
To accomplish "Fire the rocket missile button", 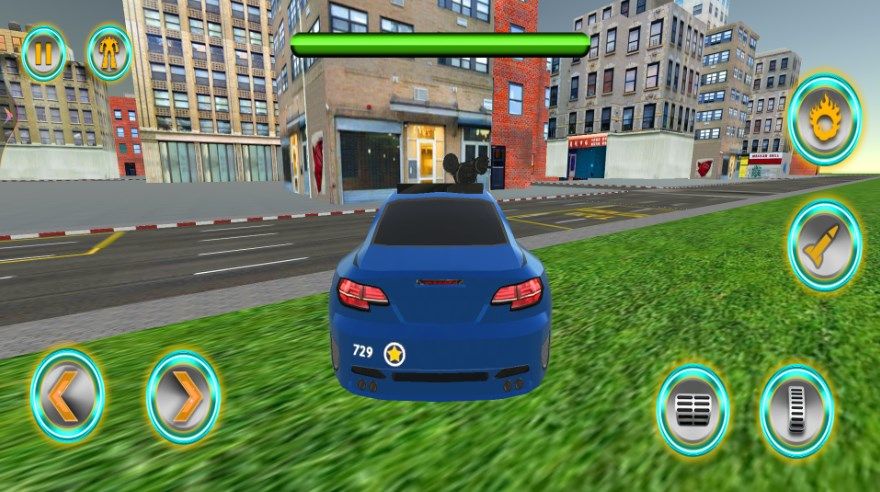I will point(824,246).
